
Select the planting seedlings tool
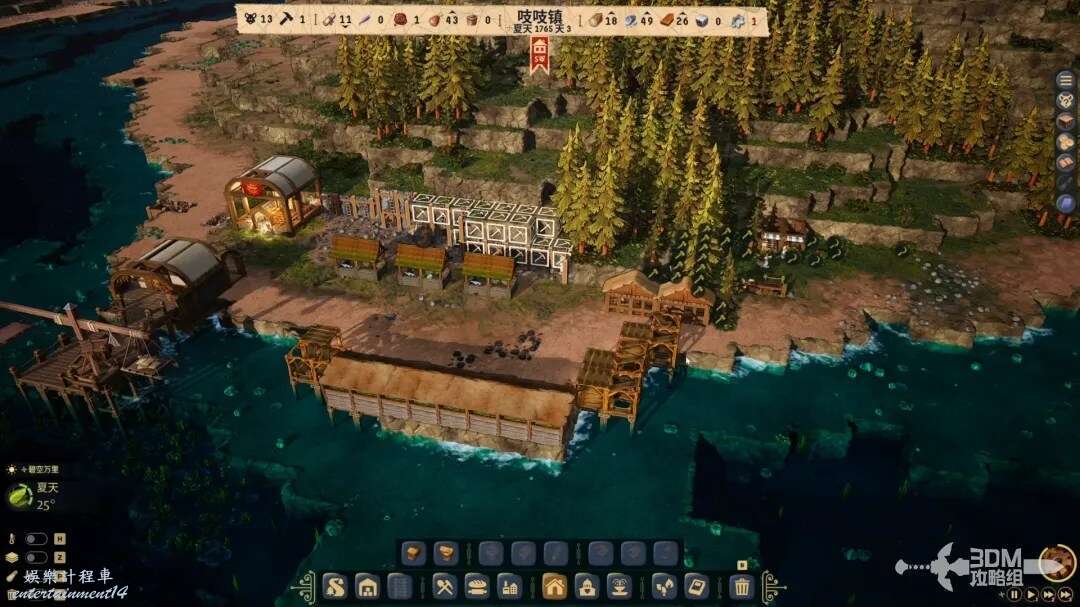664,586
